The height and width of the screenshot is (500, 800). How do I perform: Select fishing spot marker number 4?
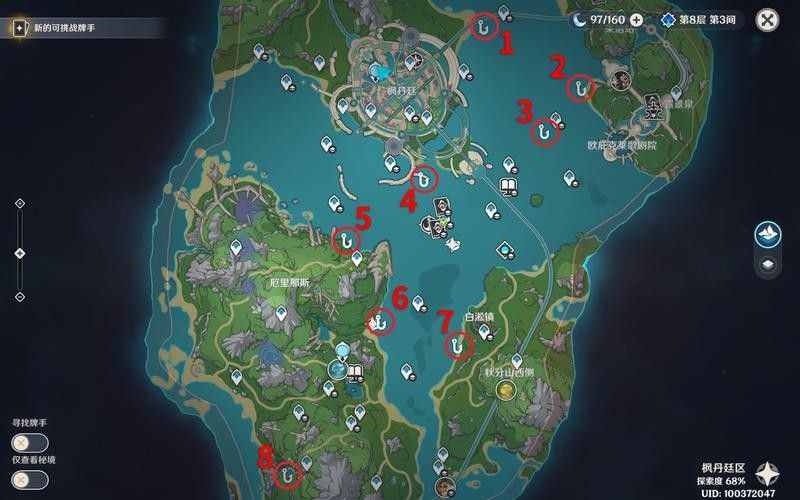424,179
